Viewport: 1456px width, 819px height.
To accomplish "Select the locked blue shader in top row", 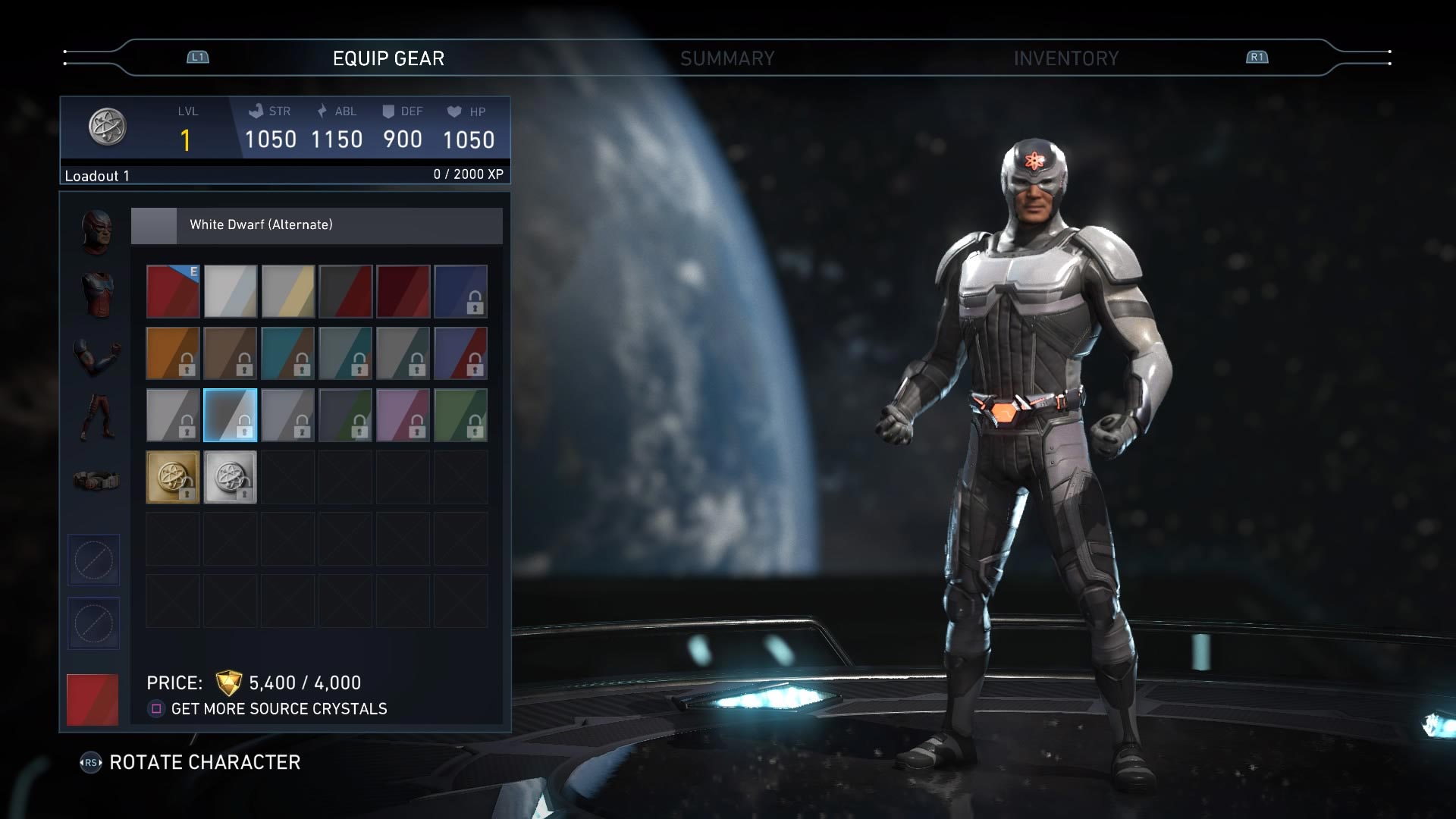I will (x=461, y=292).
